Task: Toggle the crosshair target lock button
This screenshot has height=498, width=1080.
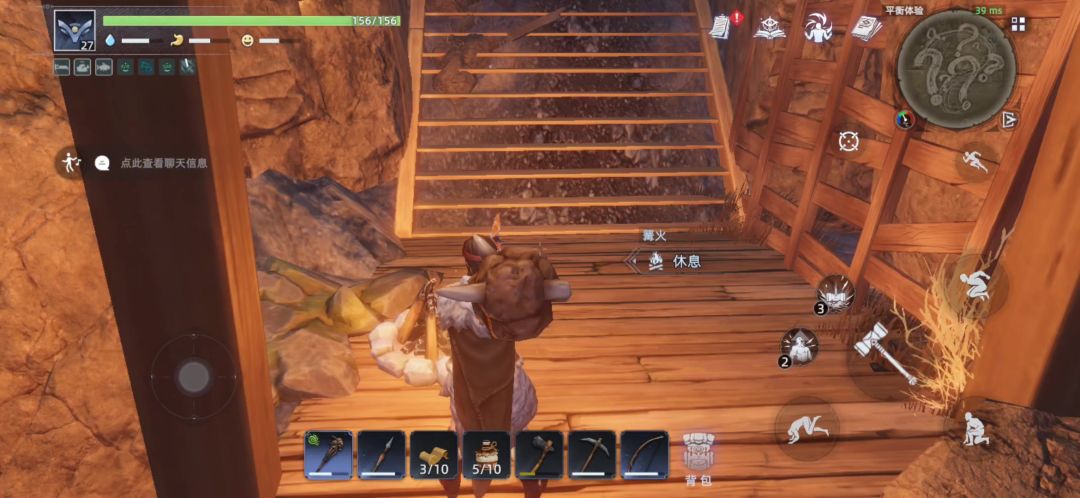Action: [x=849, y=141]
